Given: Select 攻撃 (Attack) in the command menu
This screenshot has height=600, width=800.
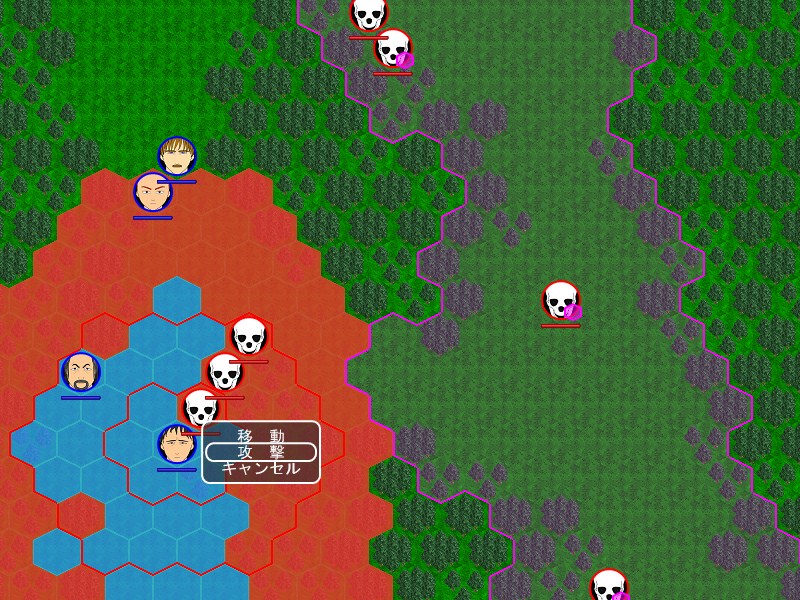Looking at the screenshot, I should [261, 452].
